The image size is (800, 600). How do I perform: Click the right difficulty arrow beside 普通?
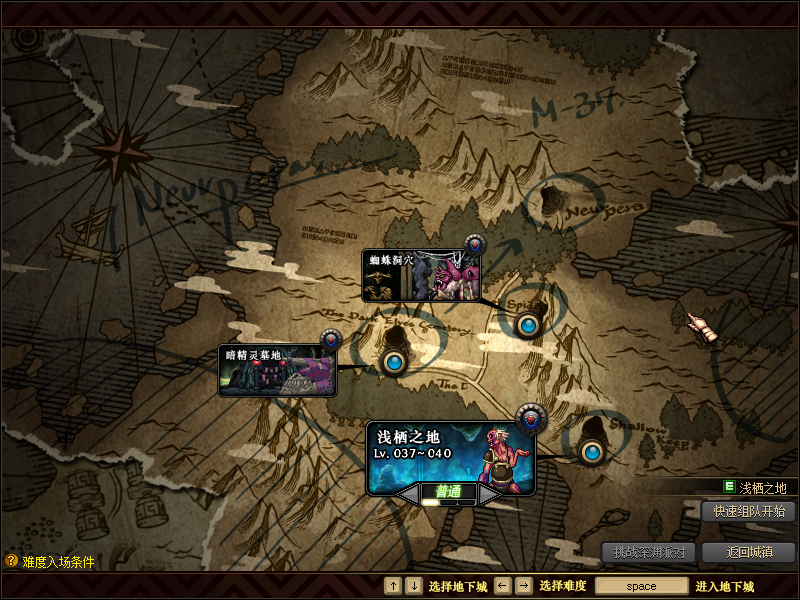point(489,493)
